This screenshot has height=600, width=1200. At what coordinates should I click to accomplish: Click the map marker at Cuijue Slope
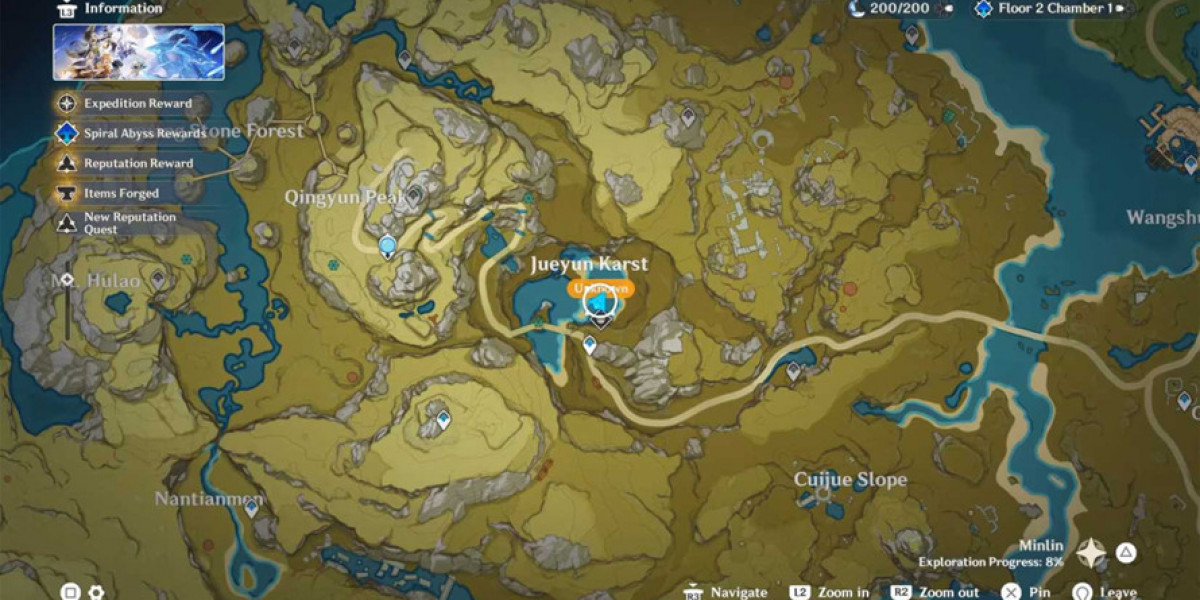(823, 493)
